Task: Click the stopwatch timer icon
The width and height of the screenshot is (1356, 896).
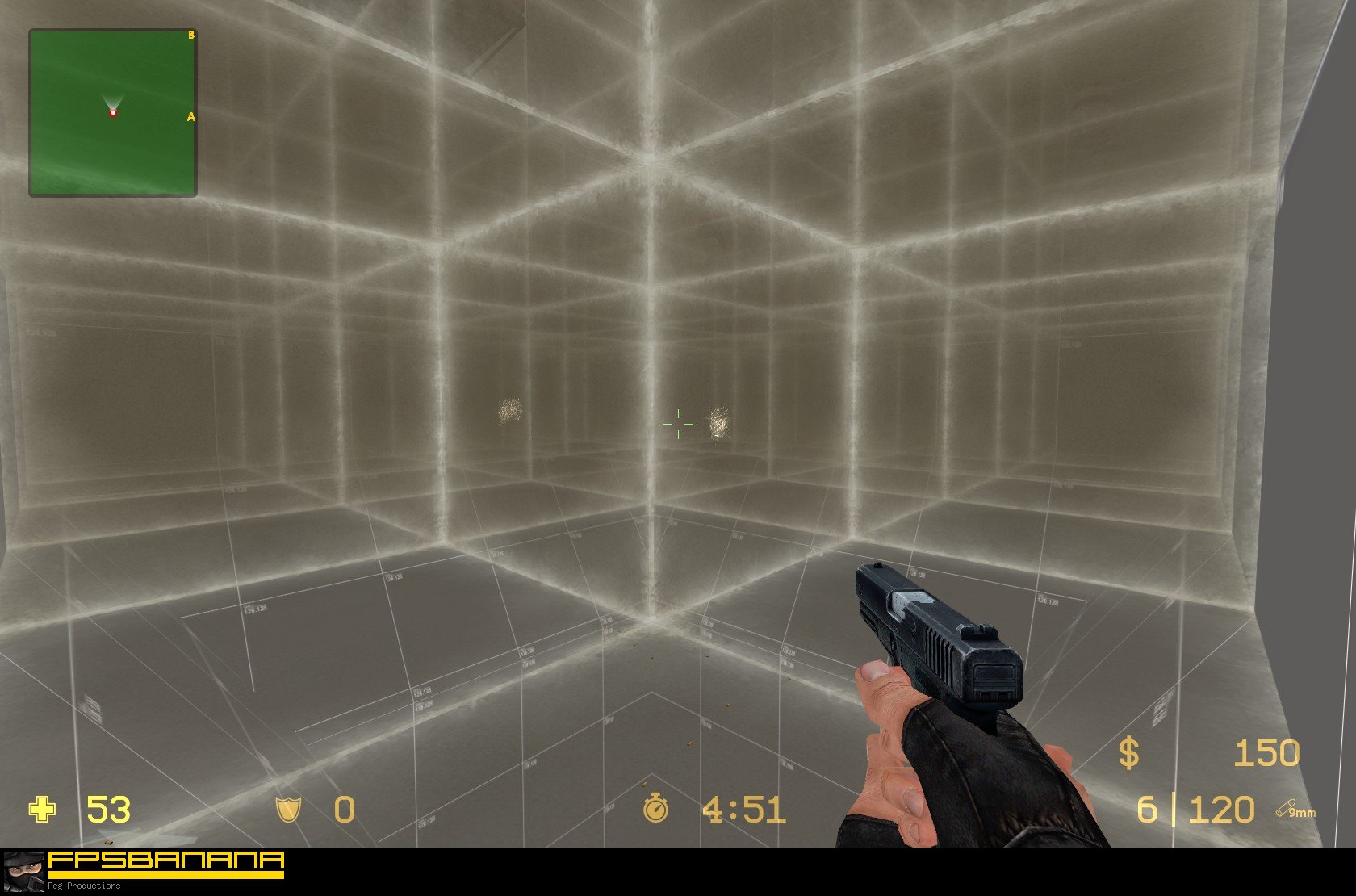Action: click(x=655, y=809)
